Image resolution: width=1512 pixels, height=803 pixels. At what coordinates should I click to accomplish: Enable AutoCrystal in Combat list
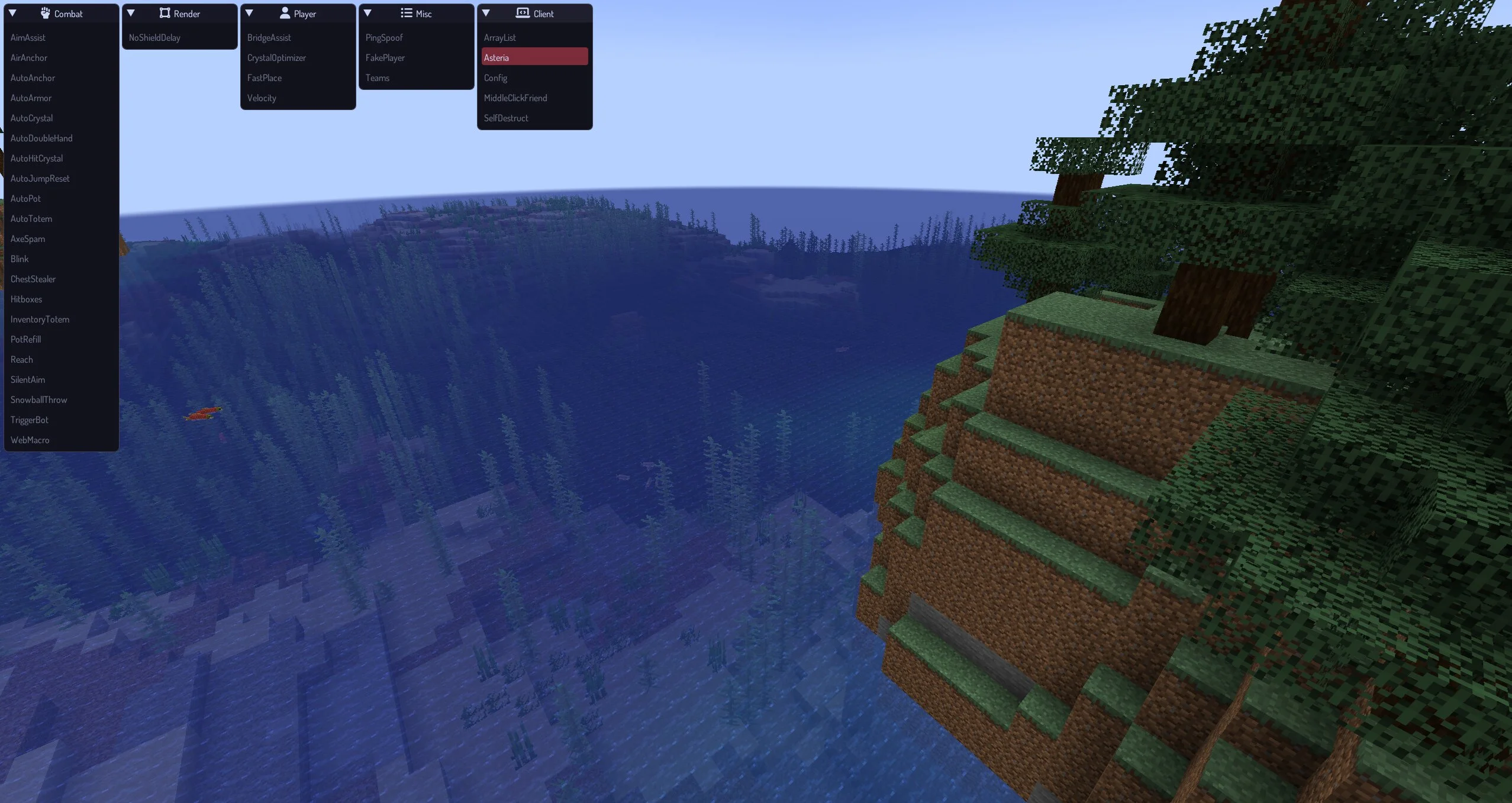point(31,118)
